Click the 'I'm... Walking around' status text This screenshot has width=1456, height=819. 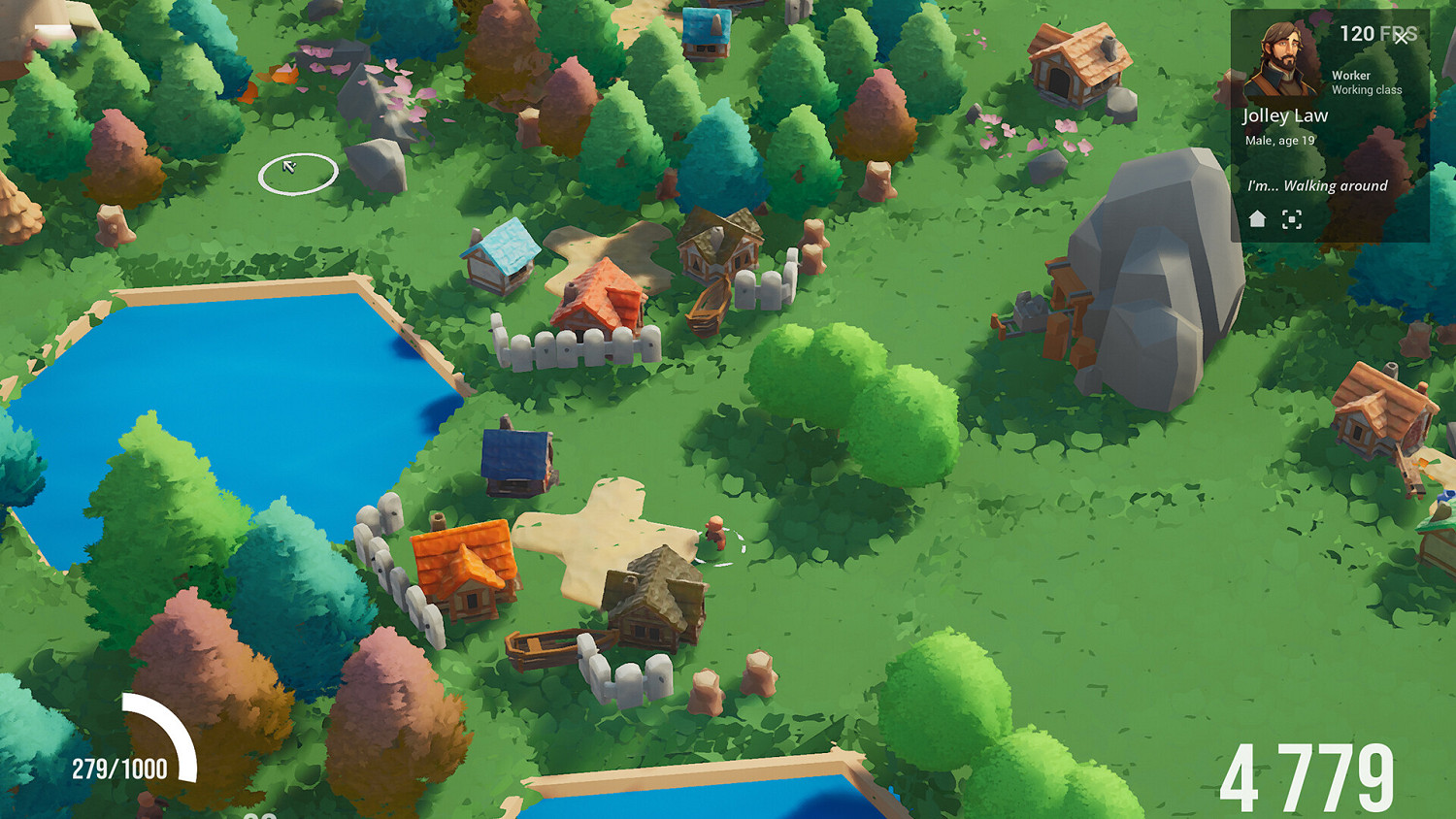1319,185
